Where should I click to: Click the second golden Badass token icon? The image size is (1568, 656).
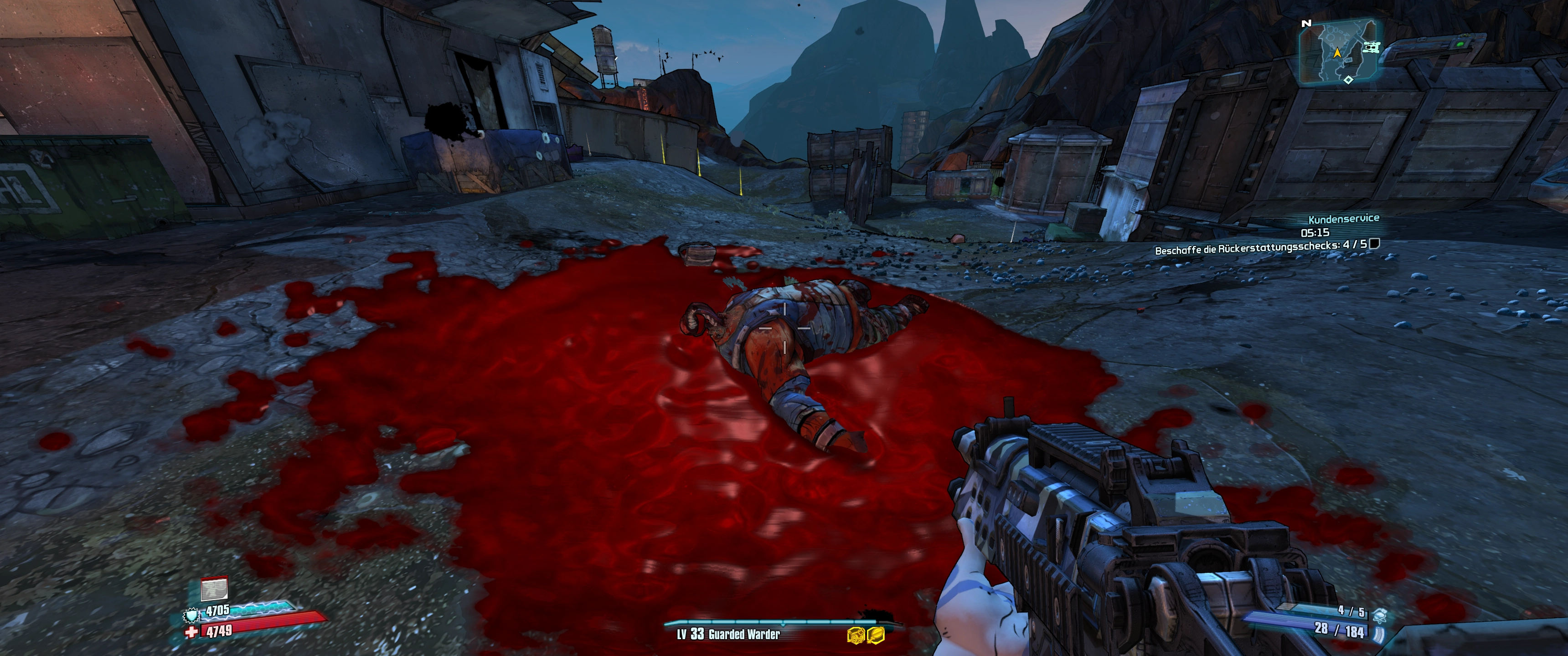click(x=876, y=635)
